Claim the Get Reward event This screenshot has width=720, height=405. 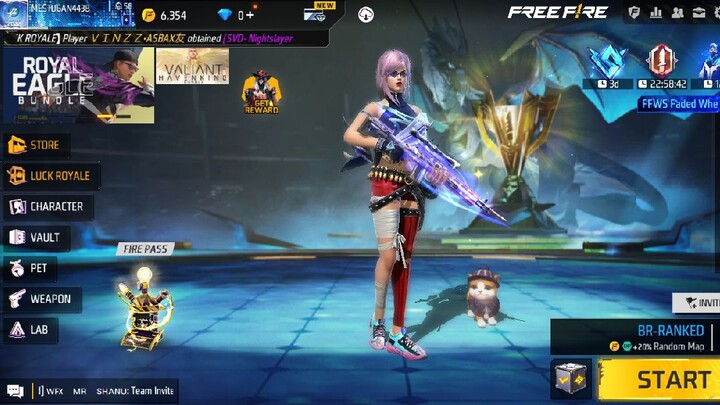pyautogui.click(x=261, y=92)
